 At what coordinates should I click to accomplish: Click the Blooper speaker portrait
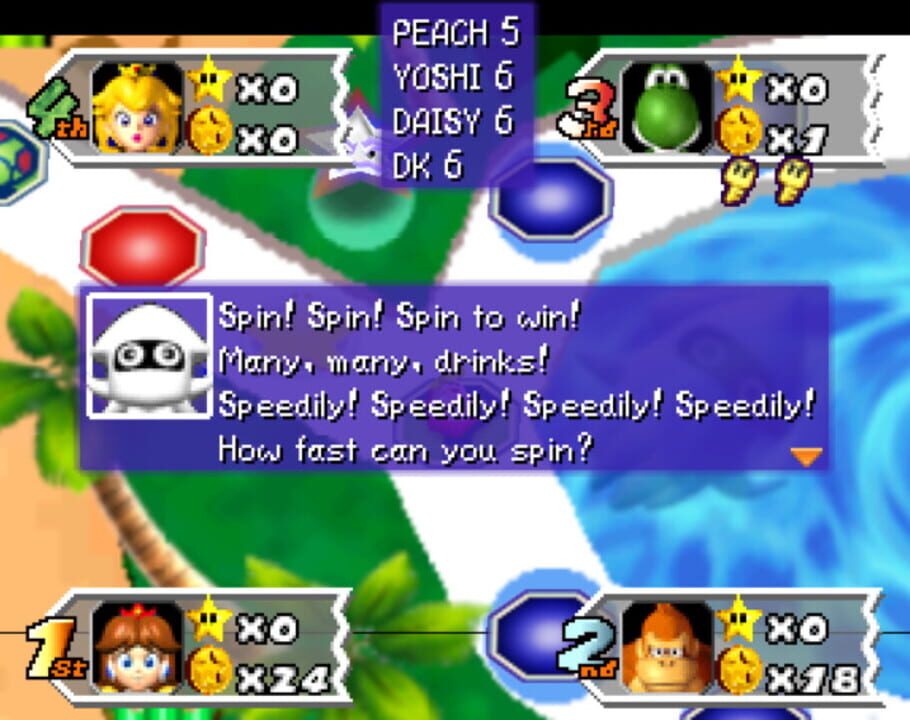pyautogui.click(x=149, y=355)
